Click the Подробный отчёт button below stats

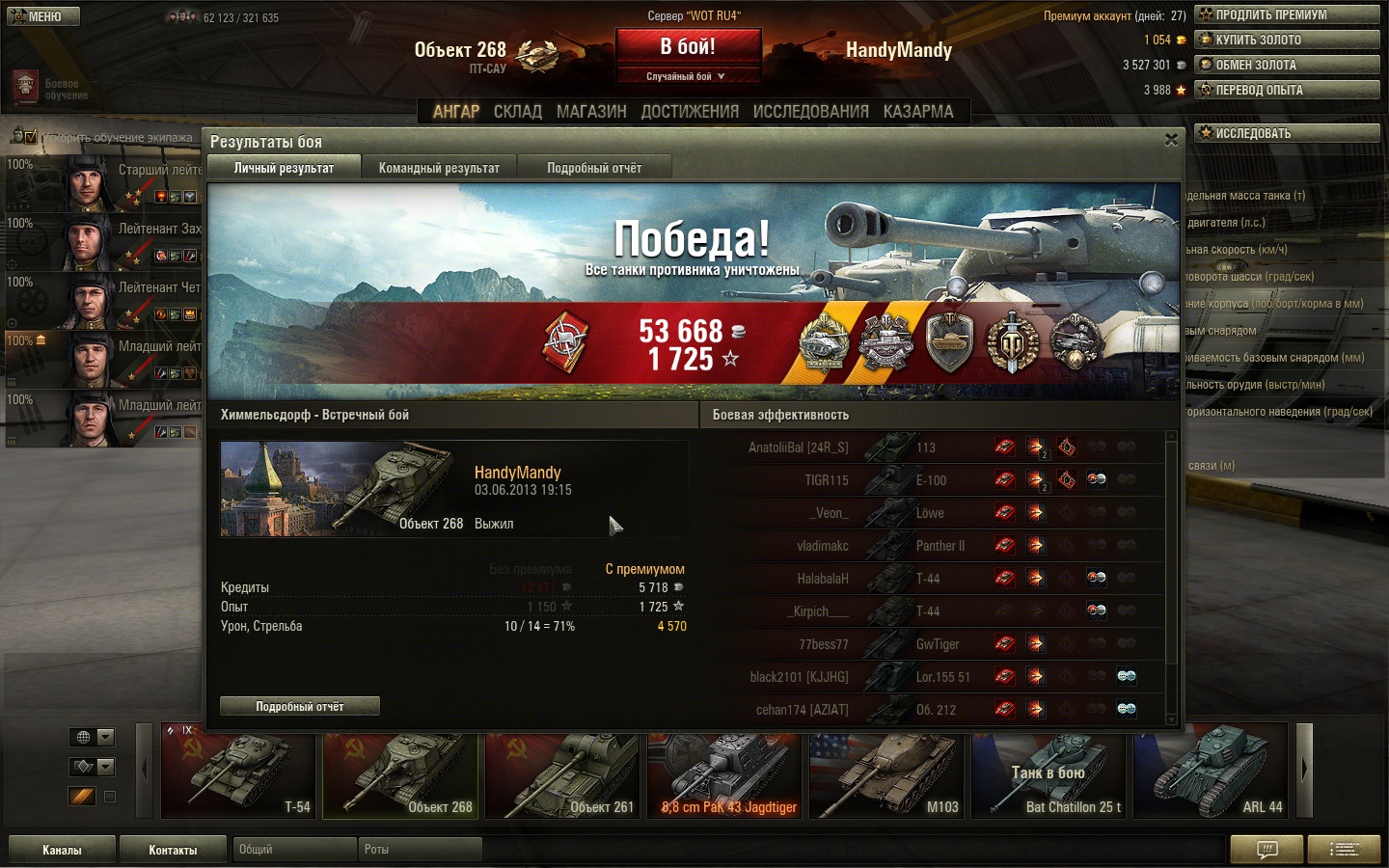pos(299,706)
